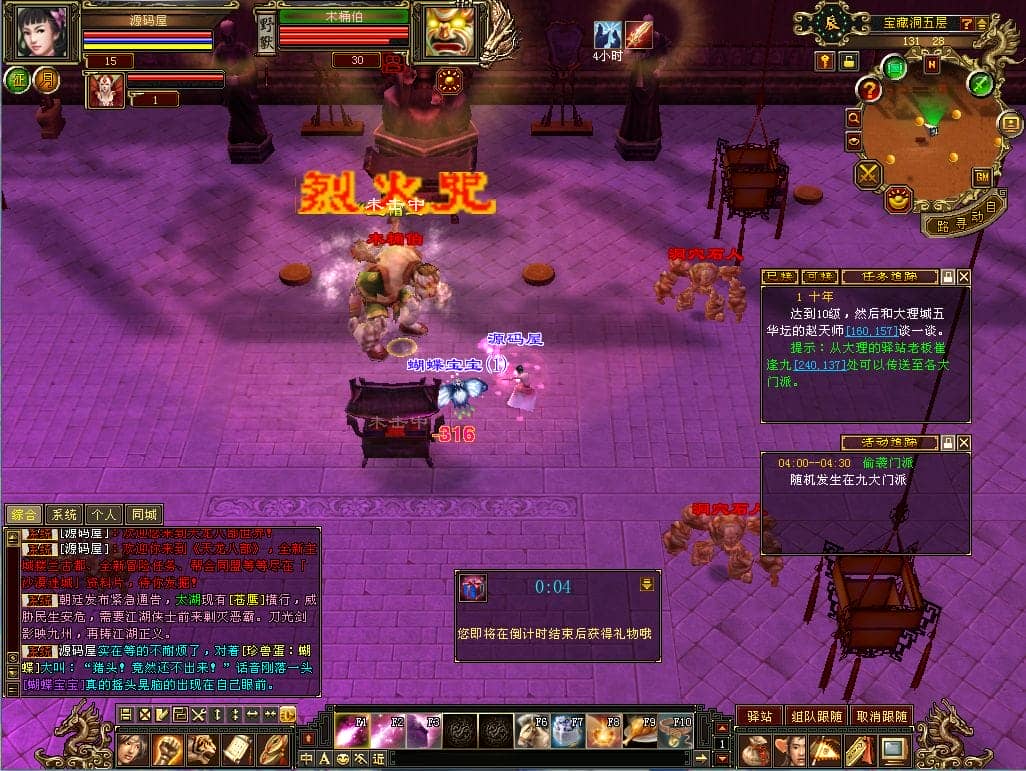The height and width of the screenshot is (771, 1026).
Task: Use the F8 fire skill slot
Action: pos(602,732)
